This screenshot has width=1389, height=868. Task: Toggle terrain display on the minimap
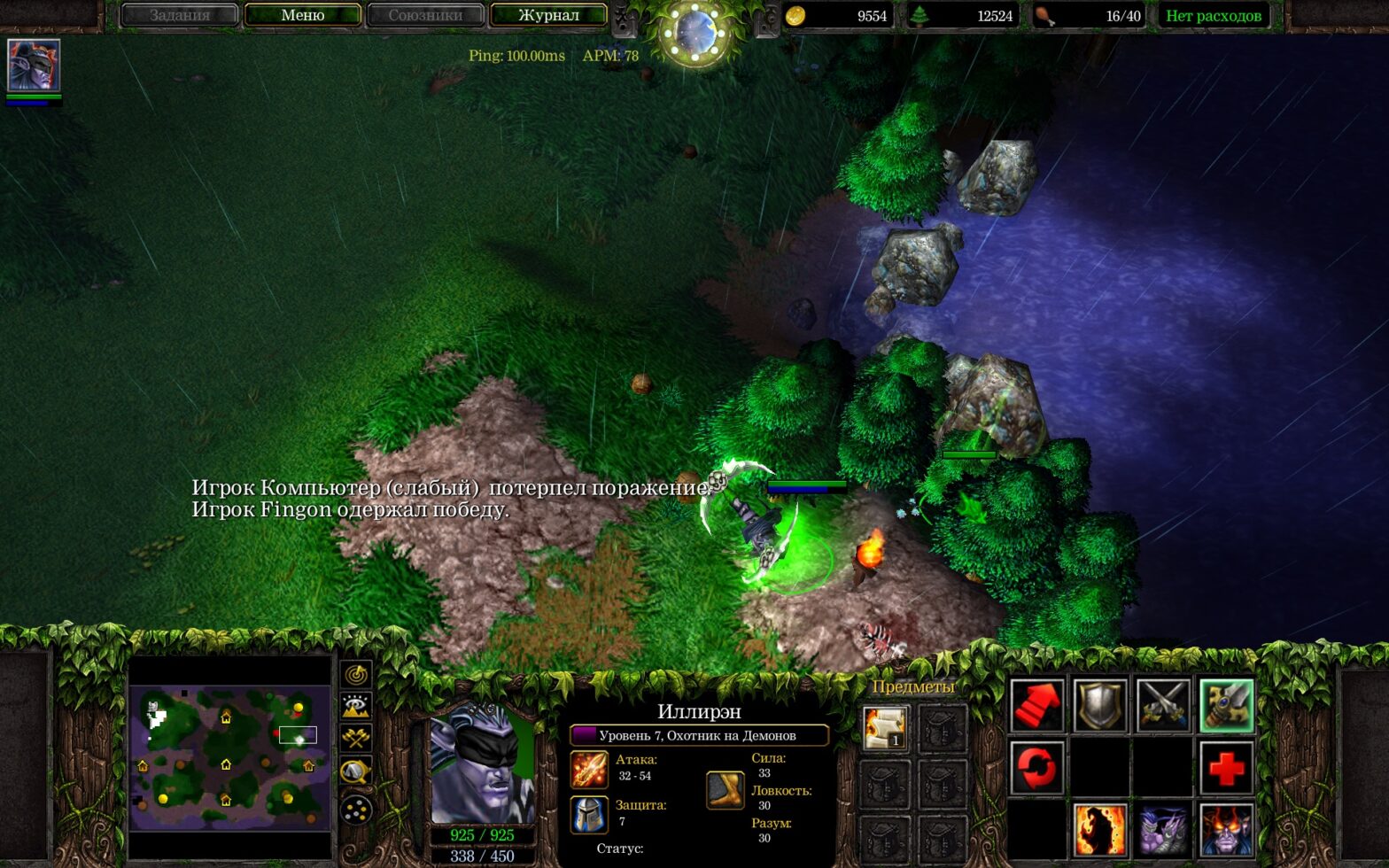pos(356,704)
